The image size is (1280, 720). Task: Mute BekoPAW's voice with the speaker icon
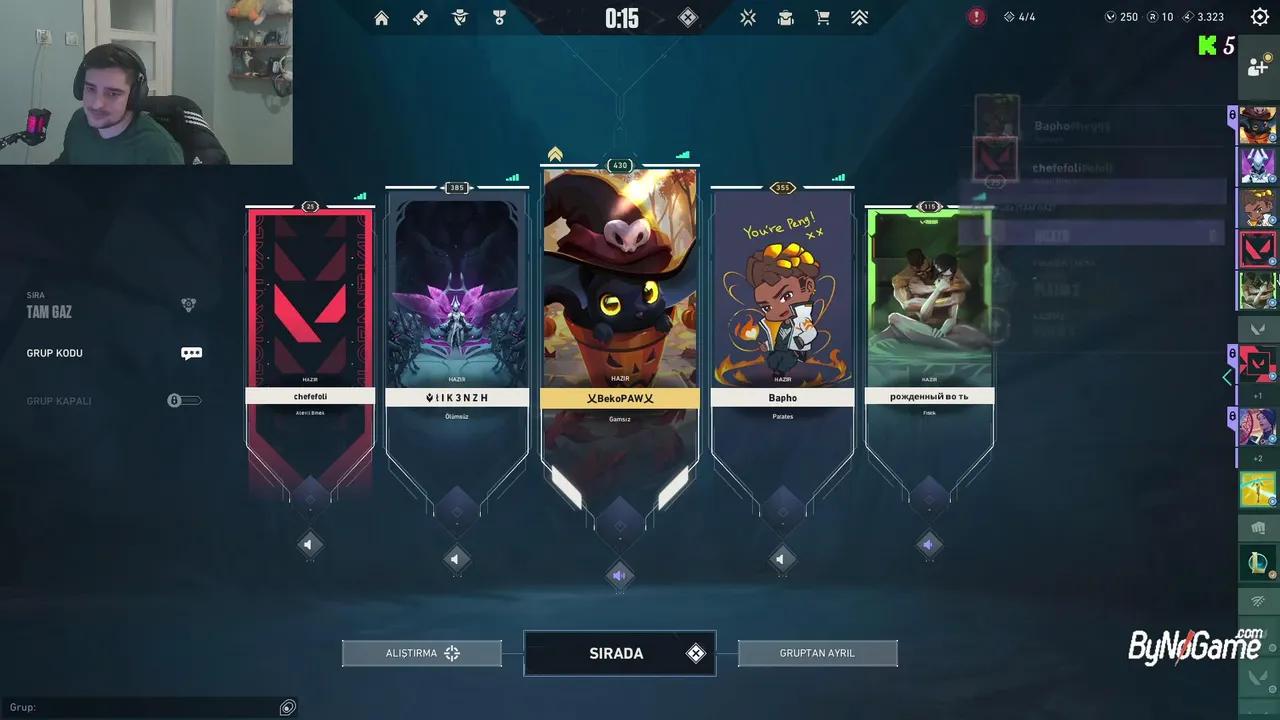point(620,575)
